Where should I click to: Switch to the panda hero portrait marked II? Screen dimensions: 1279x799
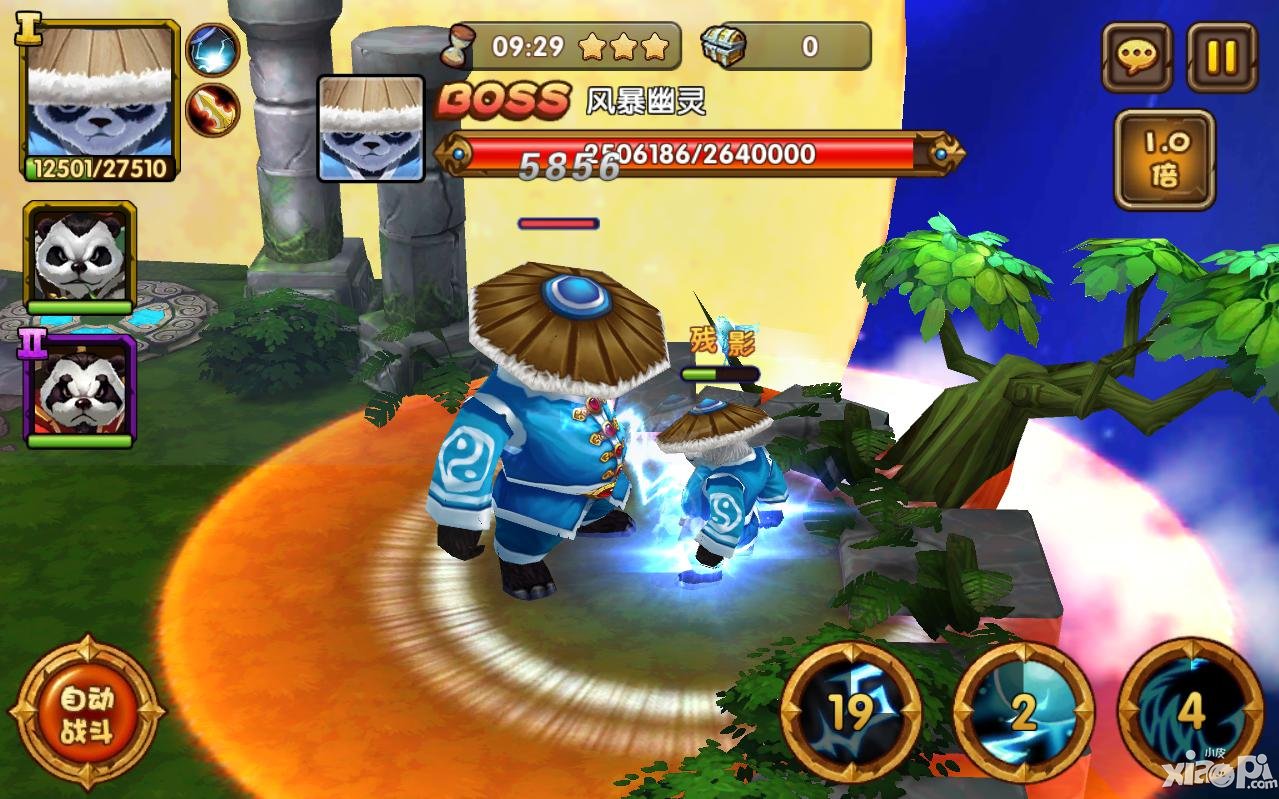(x=80, y=392)
